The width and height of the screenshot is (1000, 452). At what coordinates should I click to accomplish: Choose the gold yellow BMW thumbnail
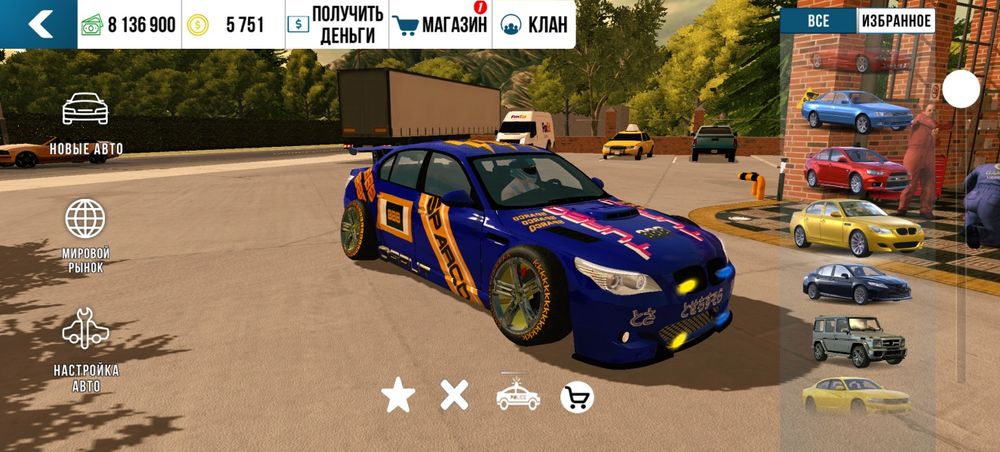point(855,228)
